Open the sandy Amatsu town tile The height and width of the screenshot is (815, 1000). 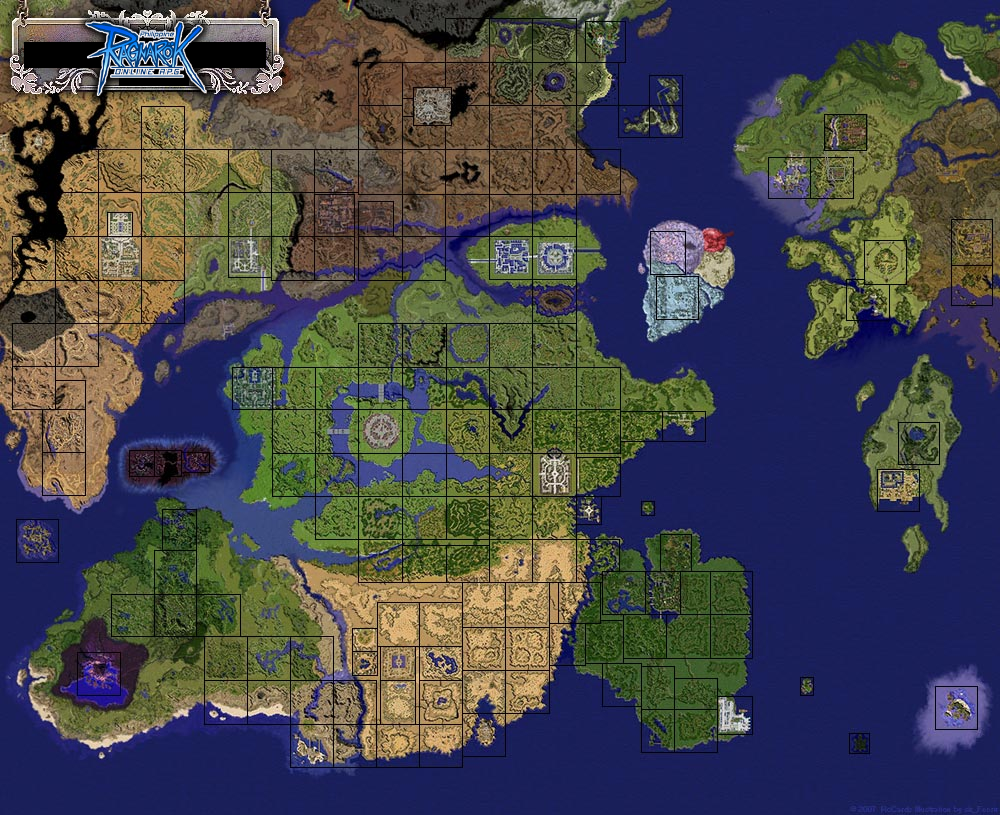pos(898,489)
